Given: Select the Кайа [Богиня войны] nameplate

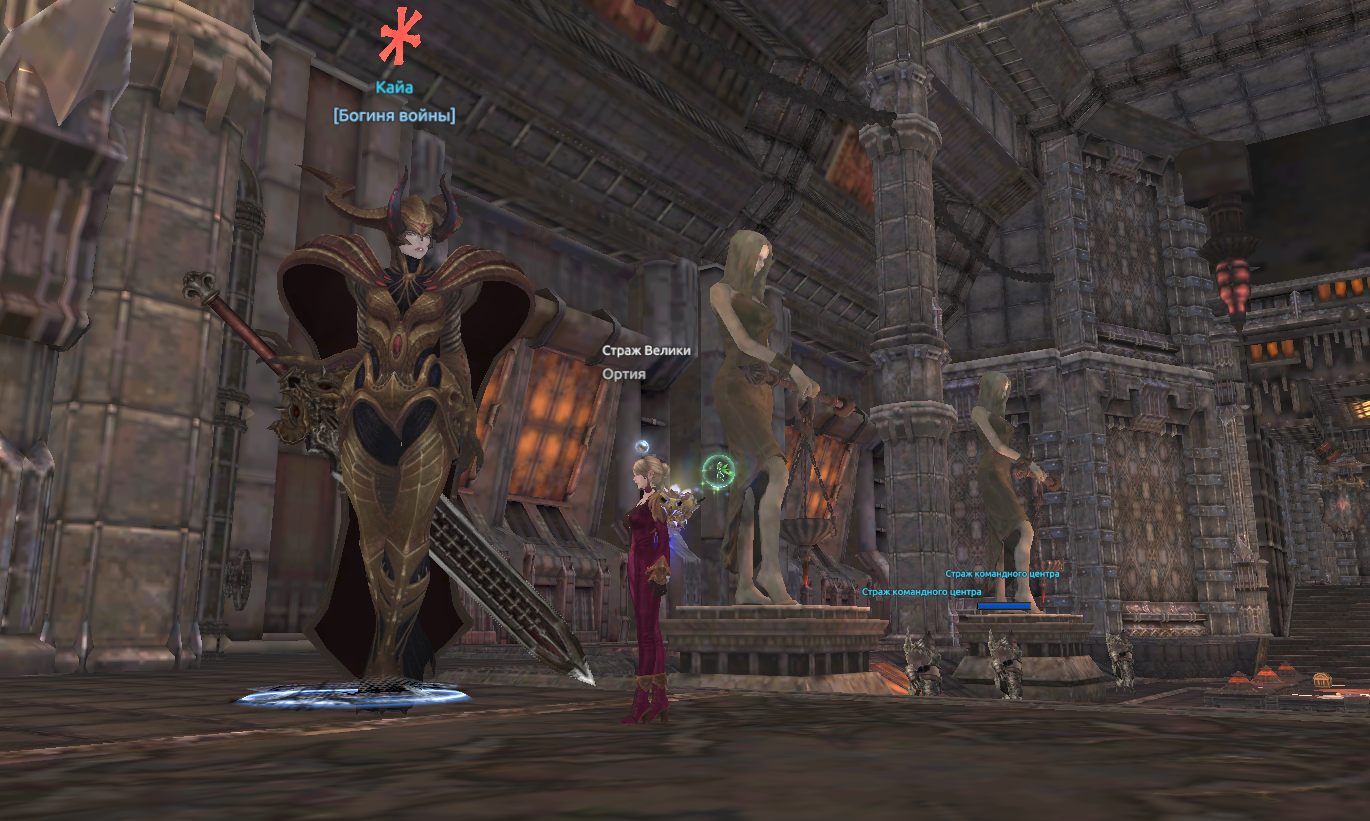Looking at the screenshot, I should 394,101.
